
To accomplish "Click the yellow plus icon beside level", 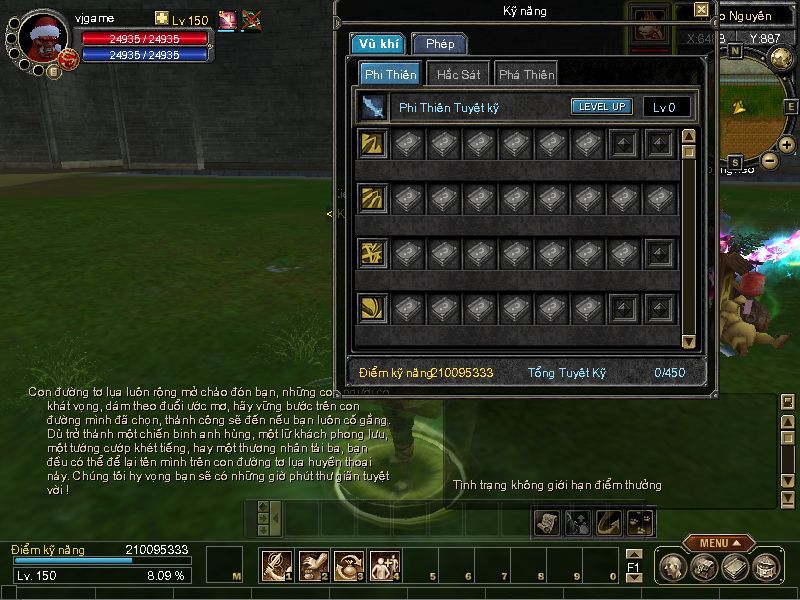I will point(162,19).
